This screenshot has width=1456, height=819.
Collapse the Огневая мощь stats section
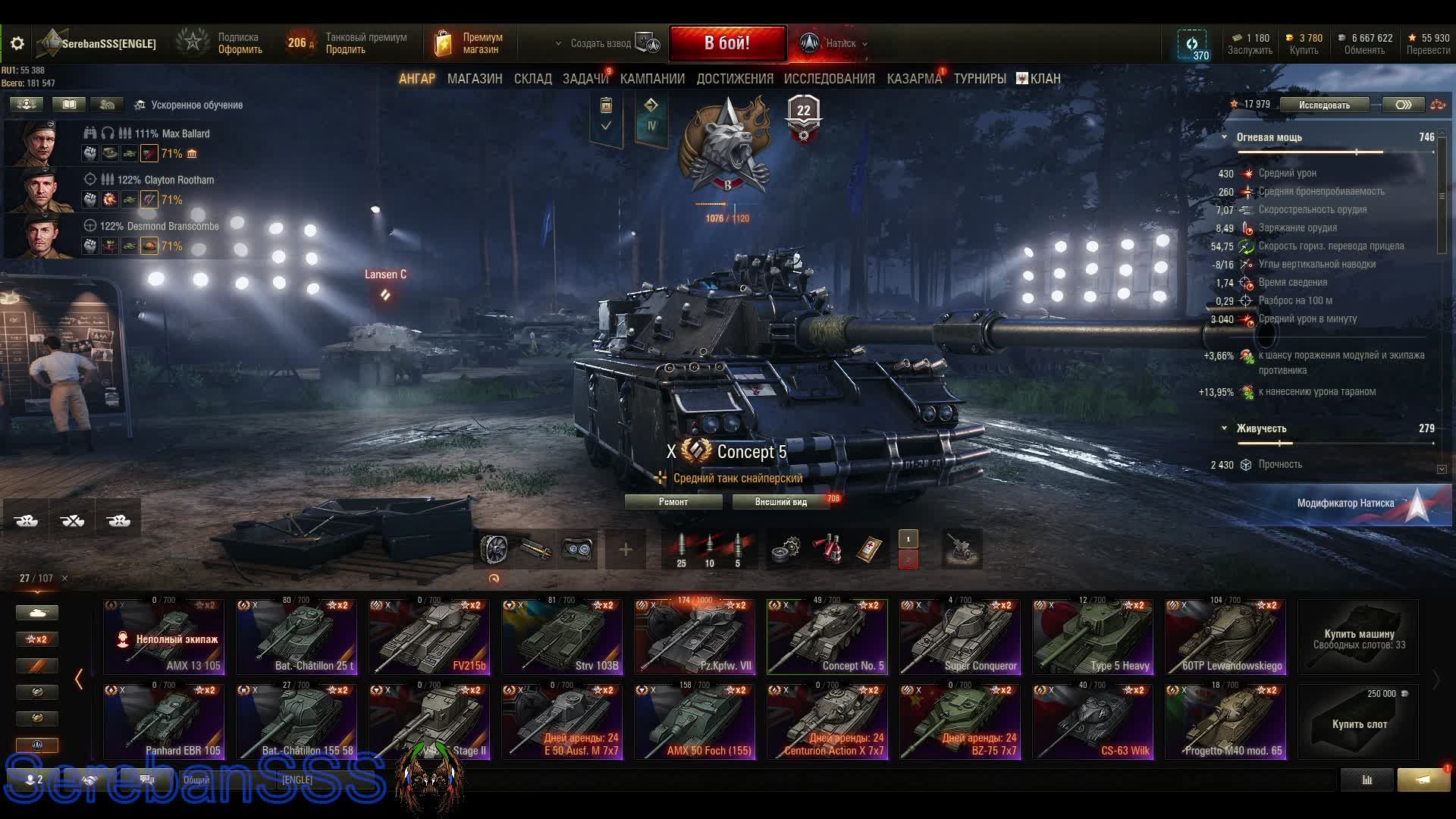(x=1224, y=137)
